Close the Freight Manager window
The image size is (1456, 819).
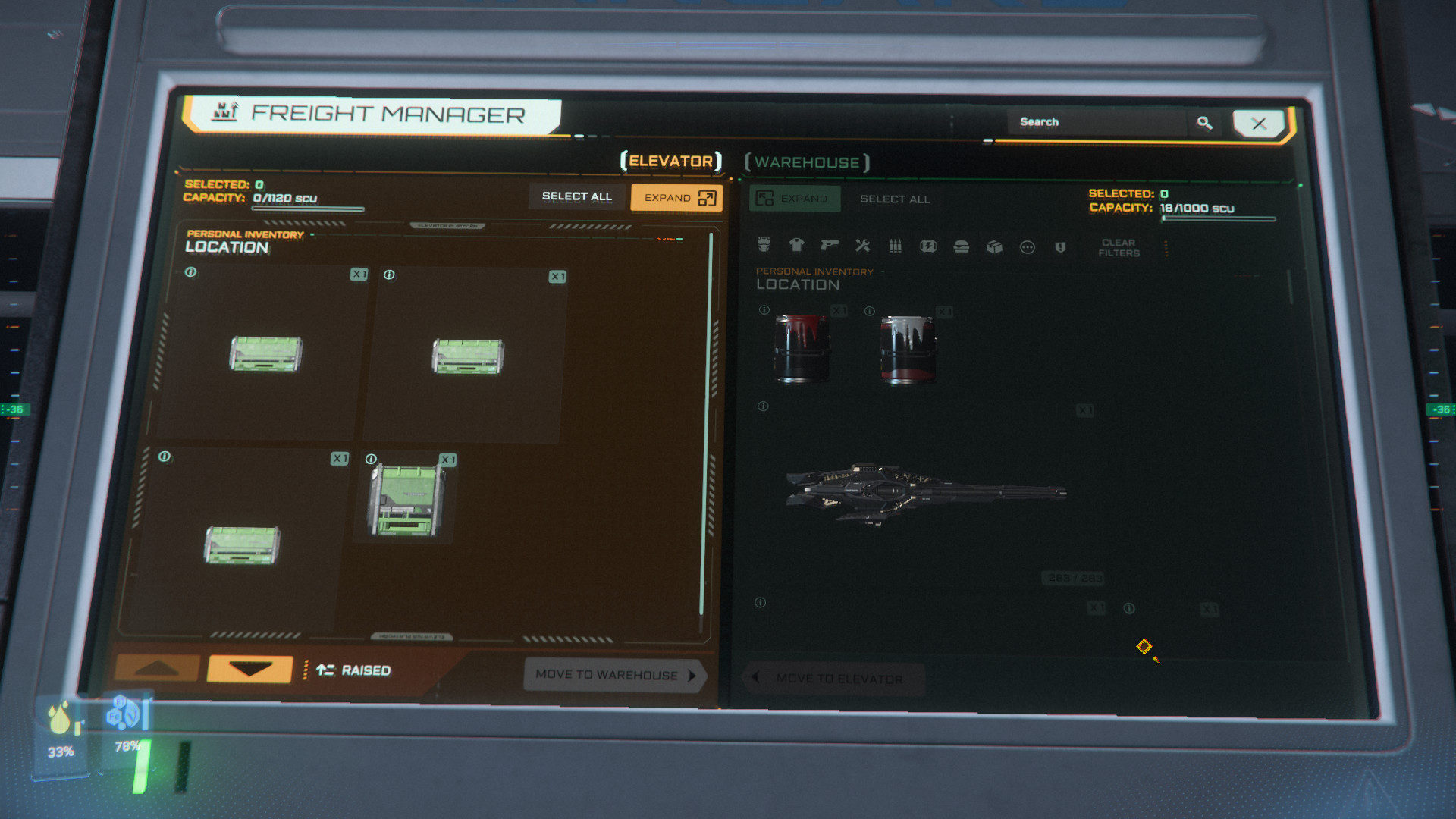pyautogui.click(x=1258, y=124)
